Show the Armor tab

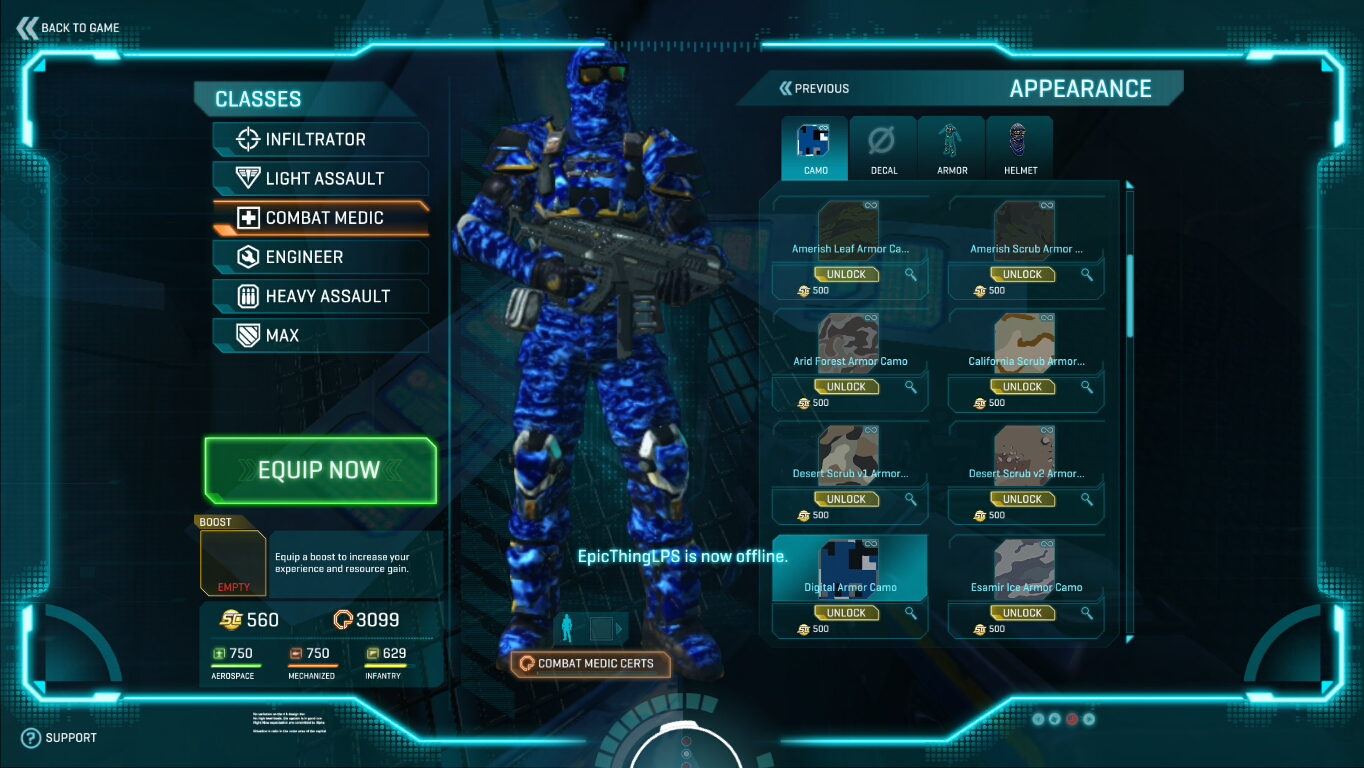(951, 148)
